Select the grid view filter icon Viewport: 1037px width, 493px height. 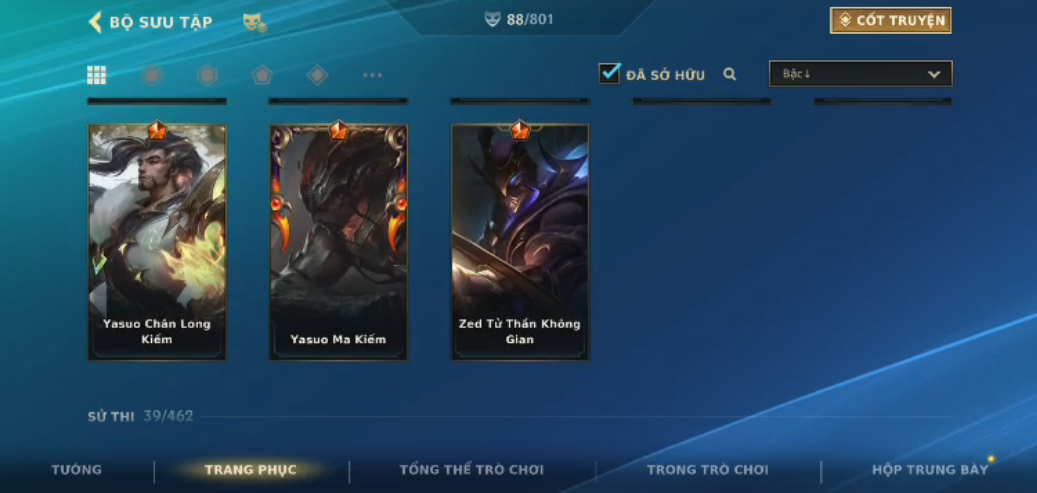[97, 75]
